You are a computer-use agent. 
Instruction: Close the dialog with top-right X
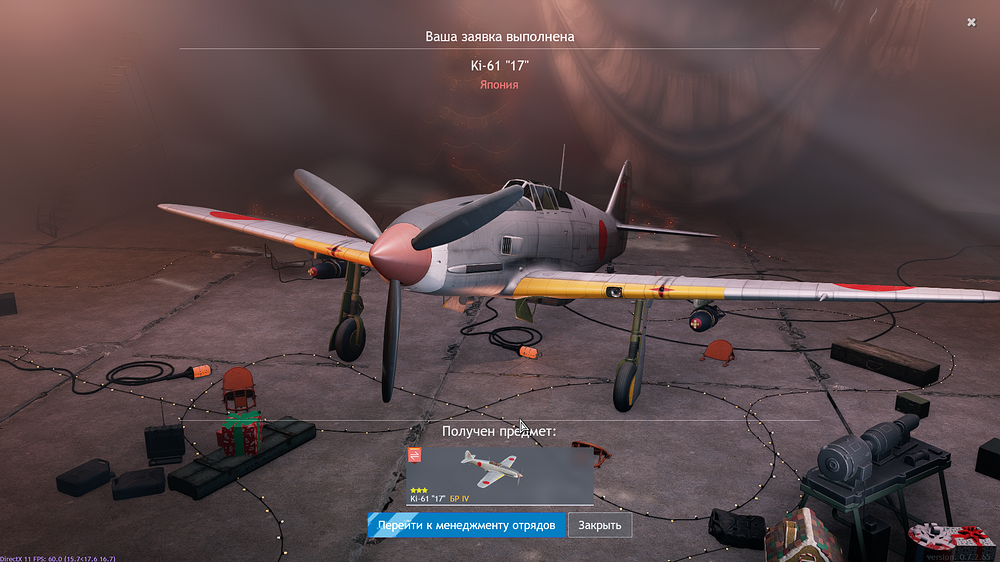[971, 22]
